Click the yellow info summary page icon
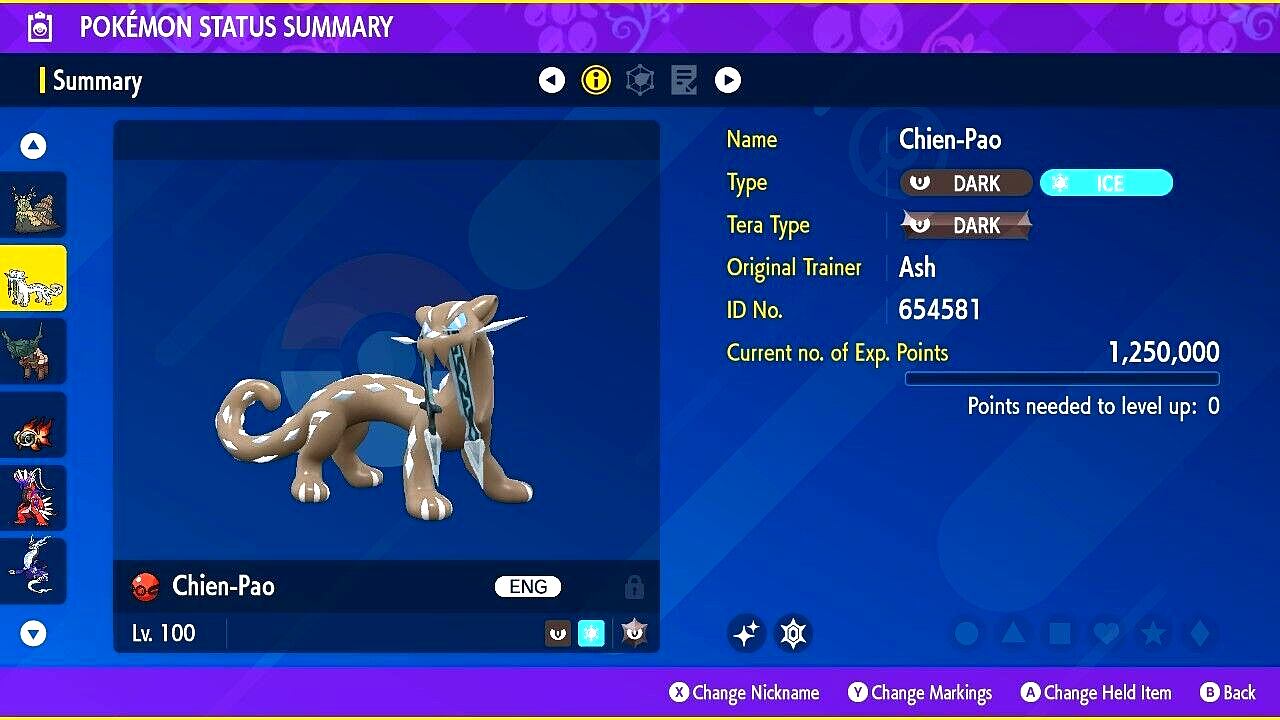The width and height of the screenshot is (1280, 720). click(x=596, y=79)
